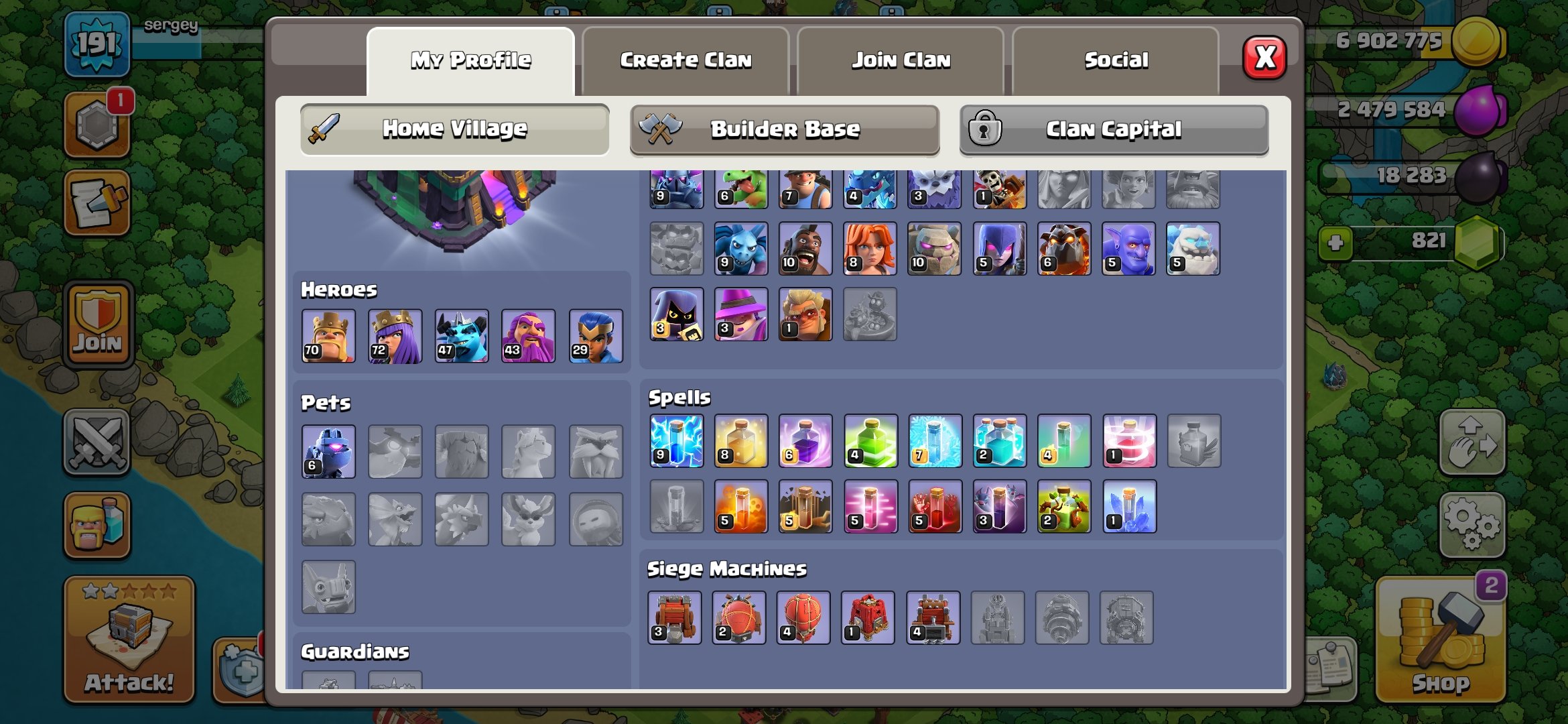Screen dimensions: 1568x724
Task: Select the Wall Wrecker siege machine
Action: (x=676, y=618)
